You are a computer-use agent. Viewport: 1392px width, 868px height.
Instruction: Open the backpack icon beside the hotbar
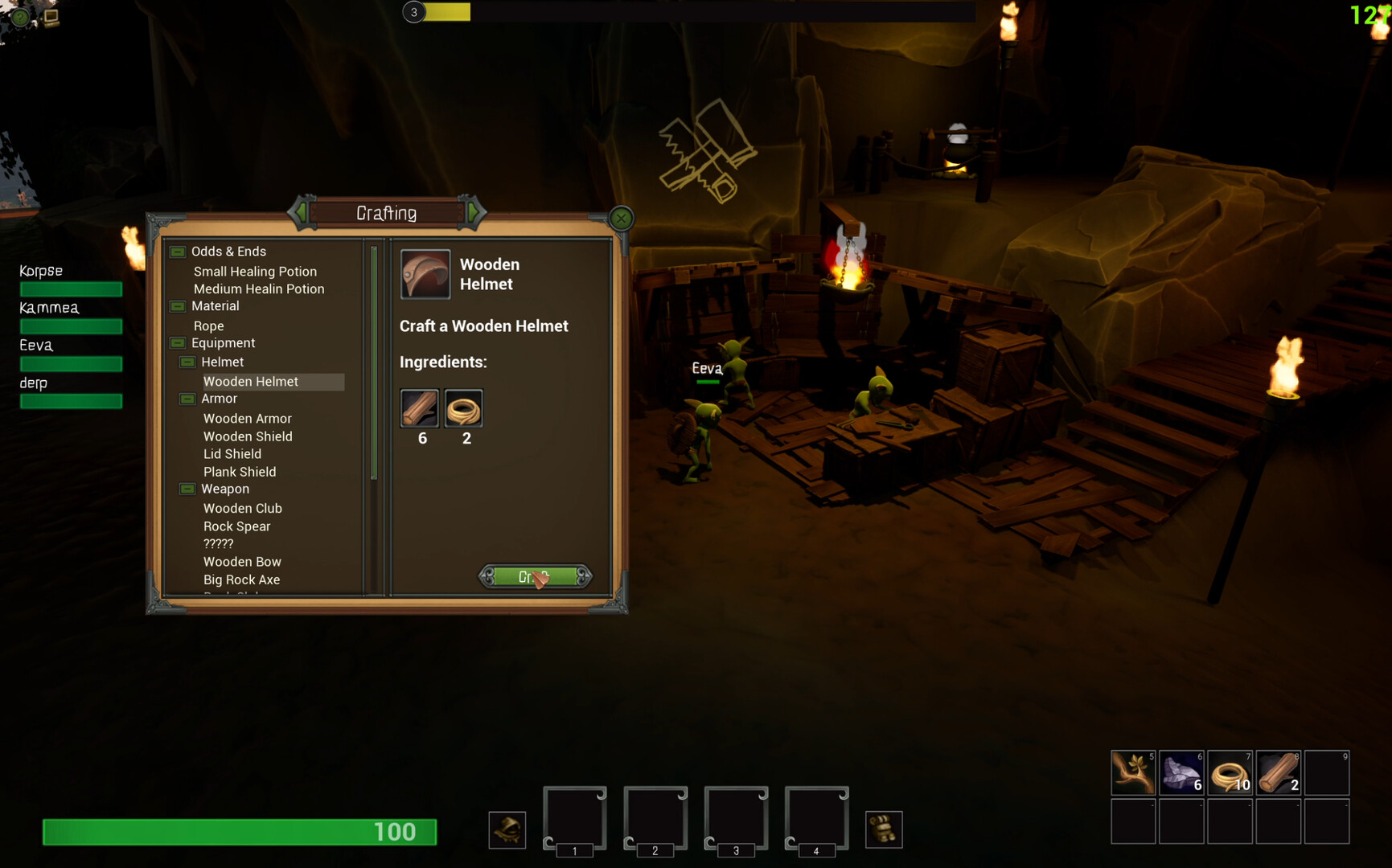(885, 829)
